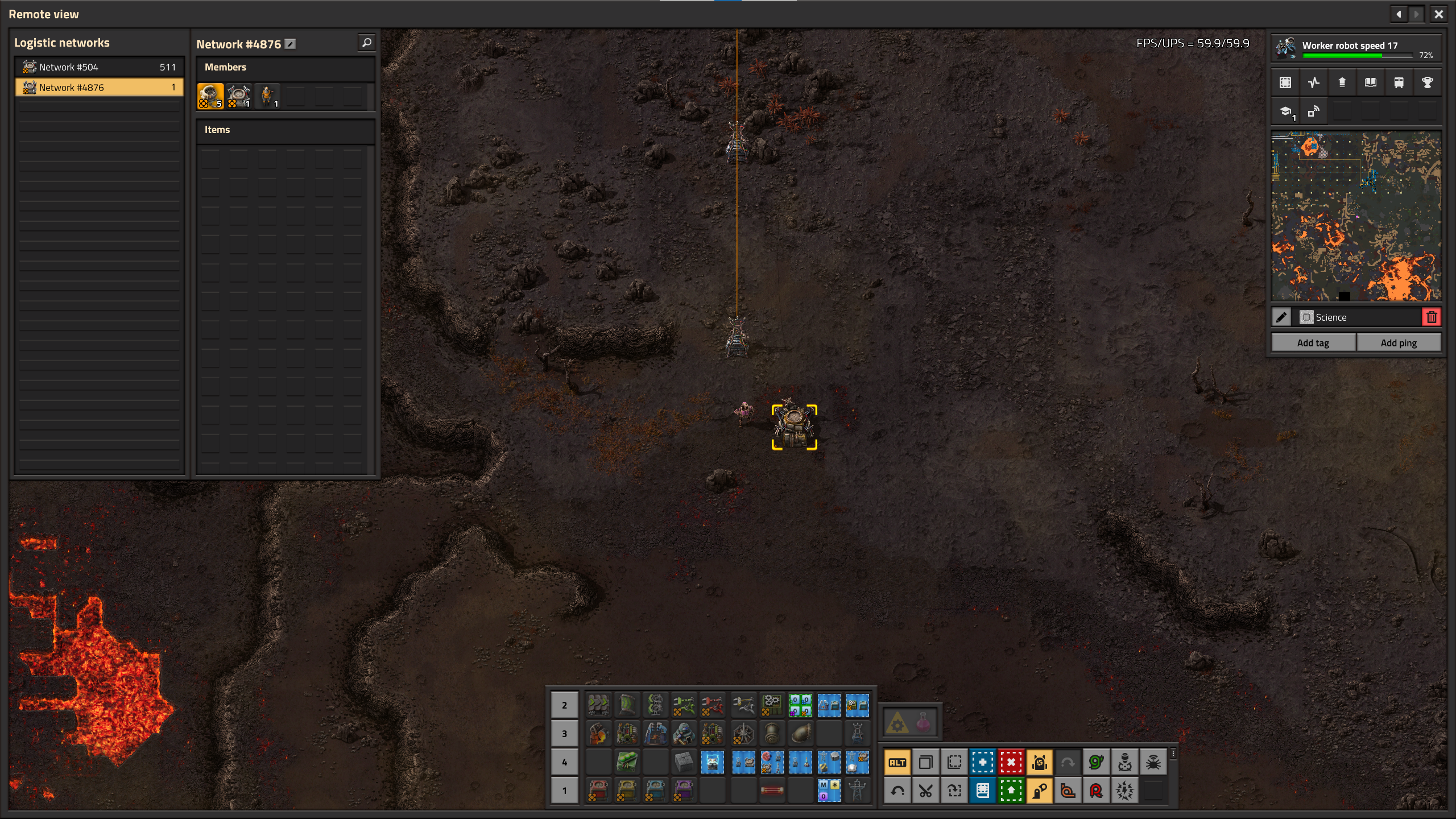Open the logistic network search

pos(367,43)
